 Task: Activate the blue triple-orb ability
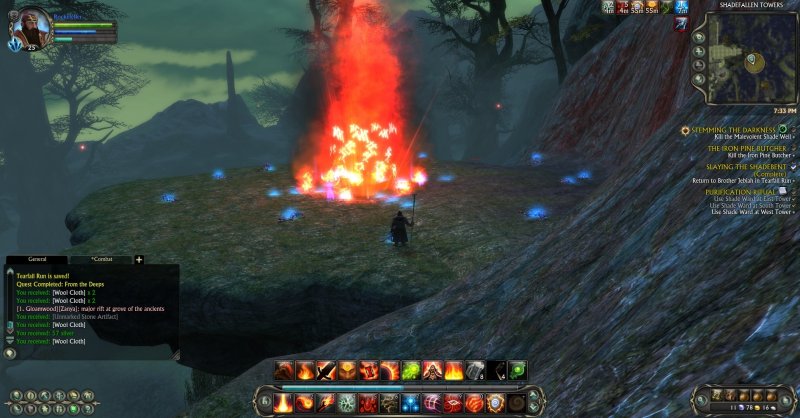click(411, 402)
